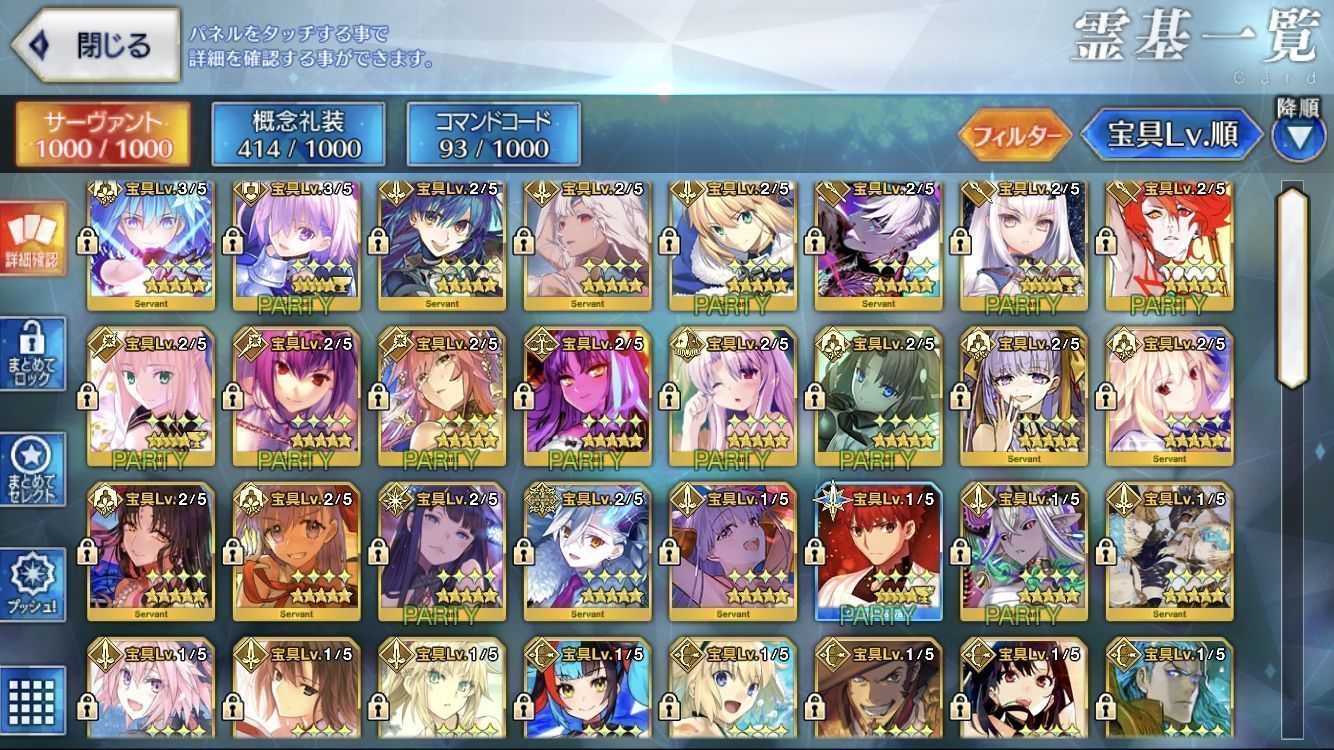The width and height of the screenshot is (1334, 750).
Task: Open the cowboy-hat archer servant card
Action: click(878, 692)
